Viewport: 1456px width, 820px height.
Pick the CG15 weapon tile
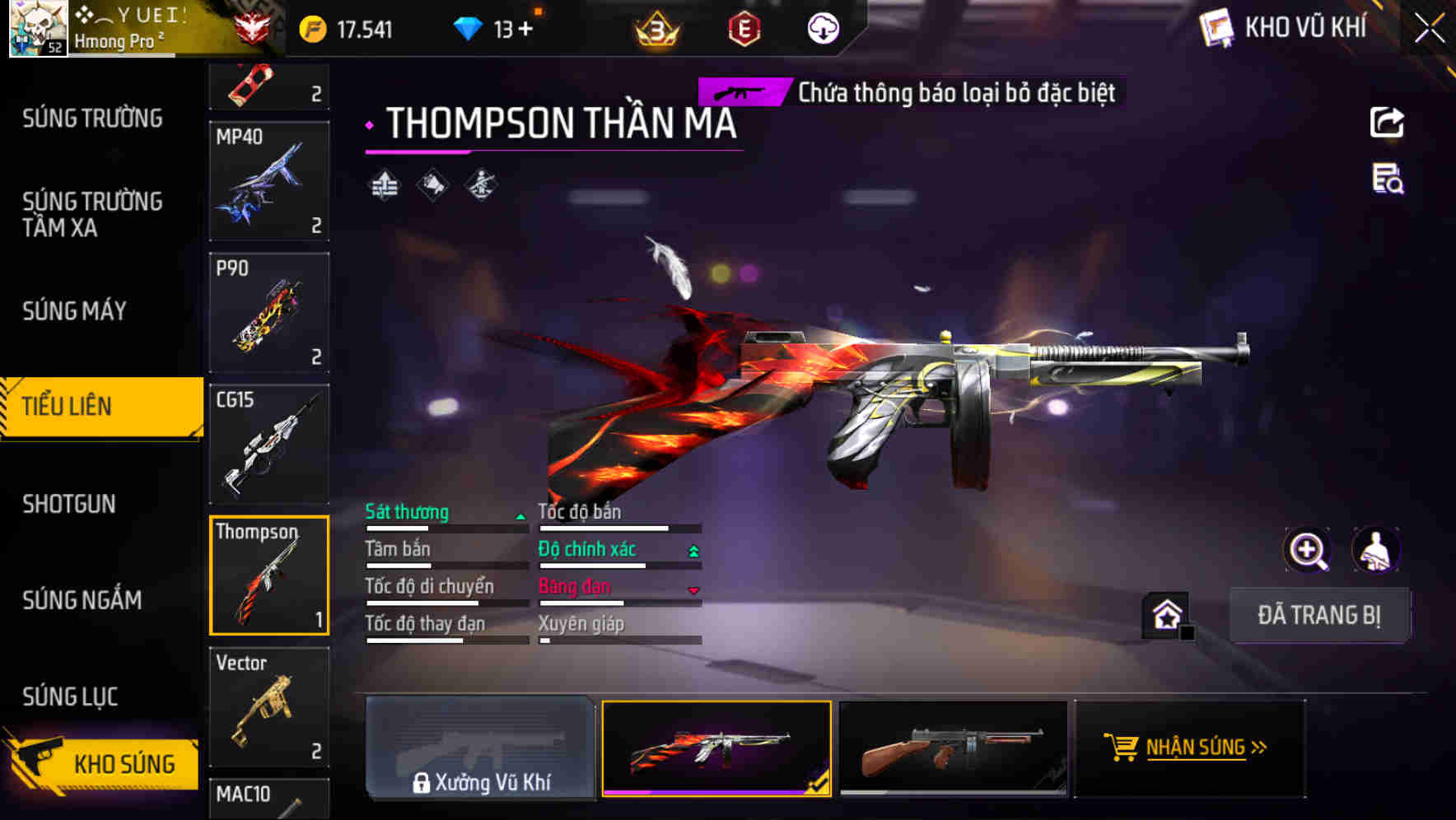pos(269,445)
